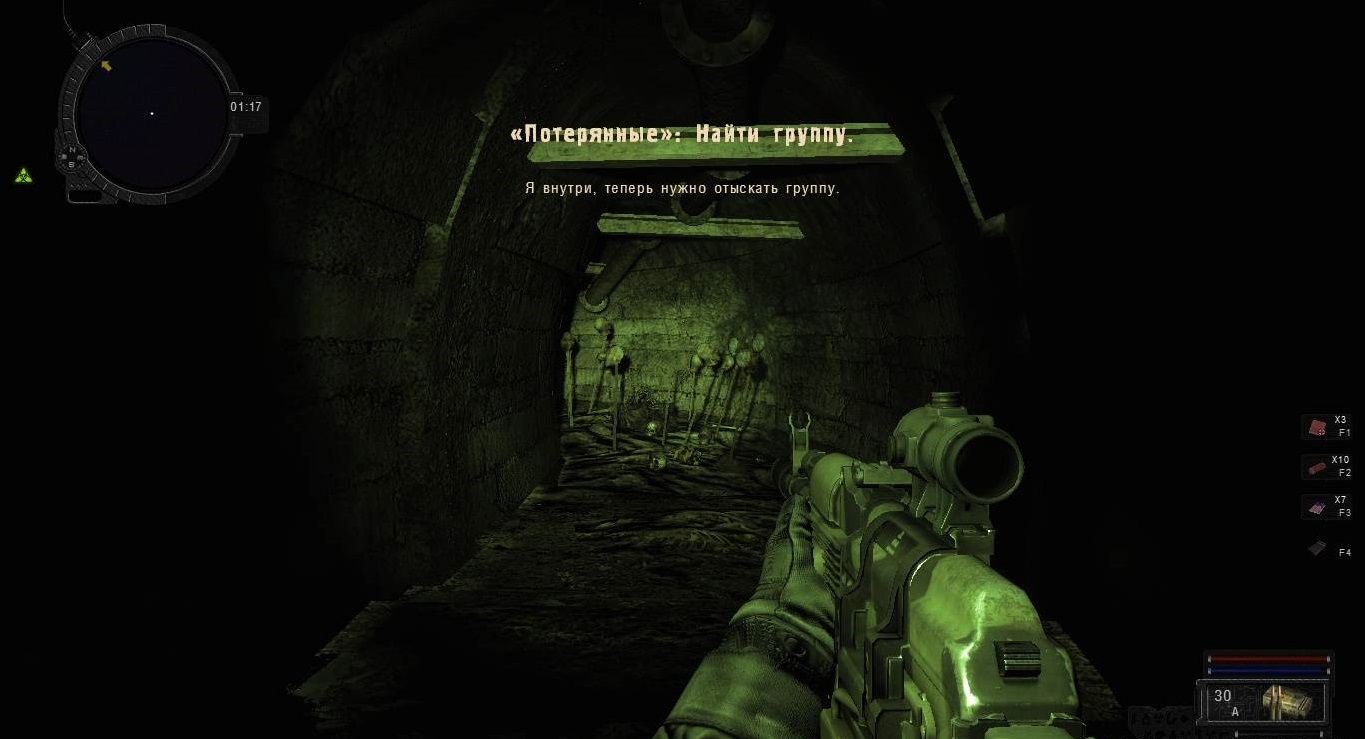Click the small N/S compass on minimap
The image size is (1365, 739).
point(72,156)
